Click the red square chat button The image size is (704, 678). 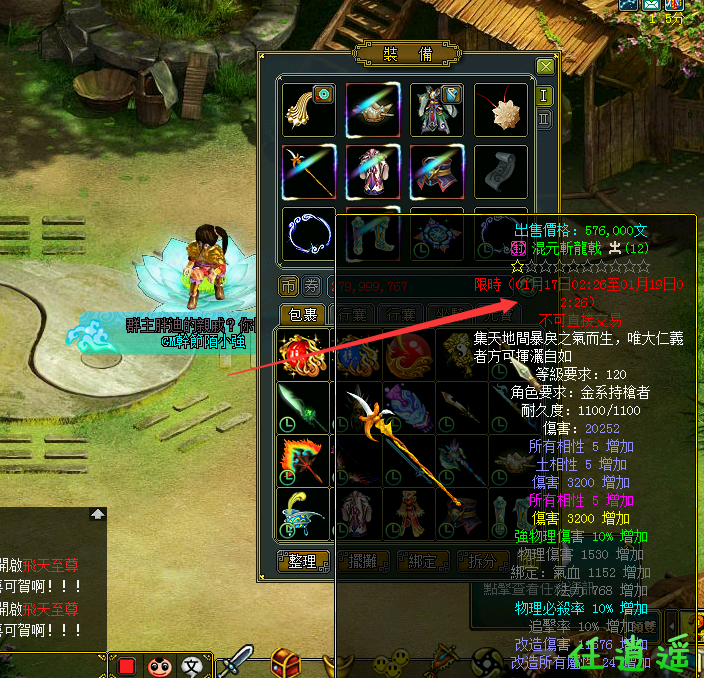click(127, 665)
